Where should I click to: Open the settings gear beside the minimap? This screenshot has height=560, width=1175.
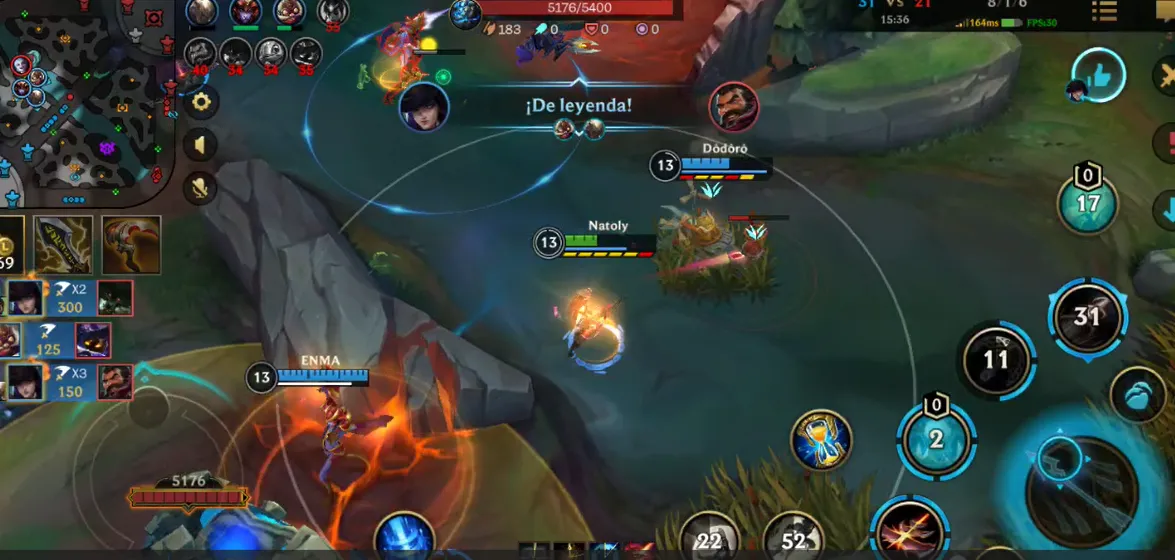coord(201,101)
